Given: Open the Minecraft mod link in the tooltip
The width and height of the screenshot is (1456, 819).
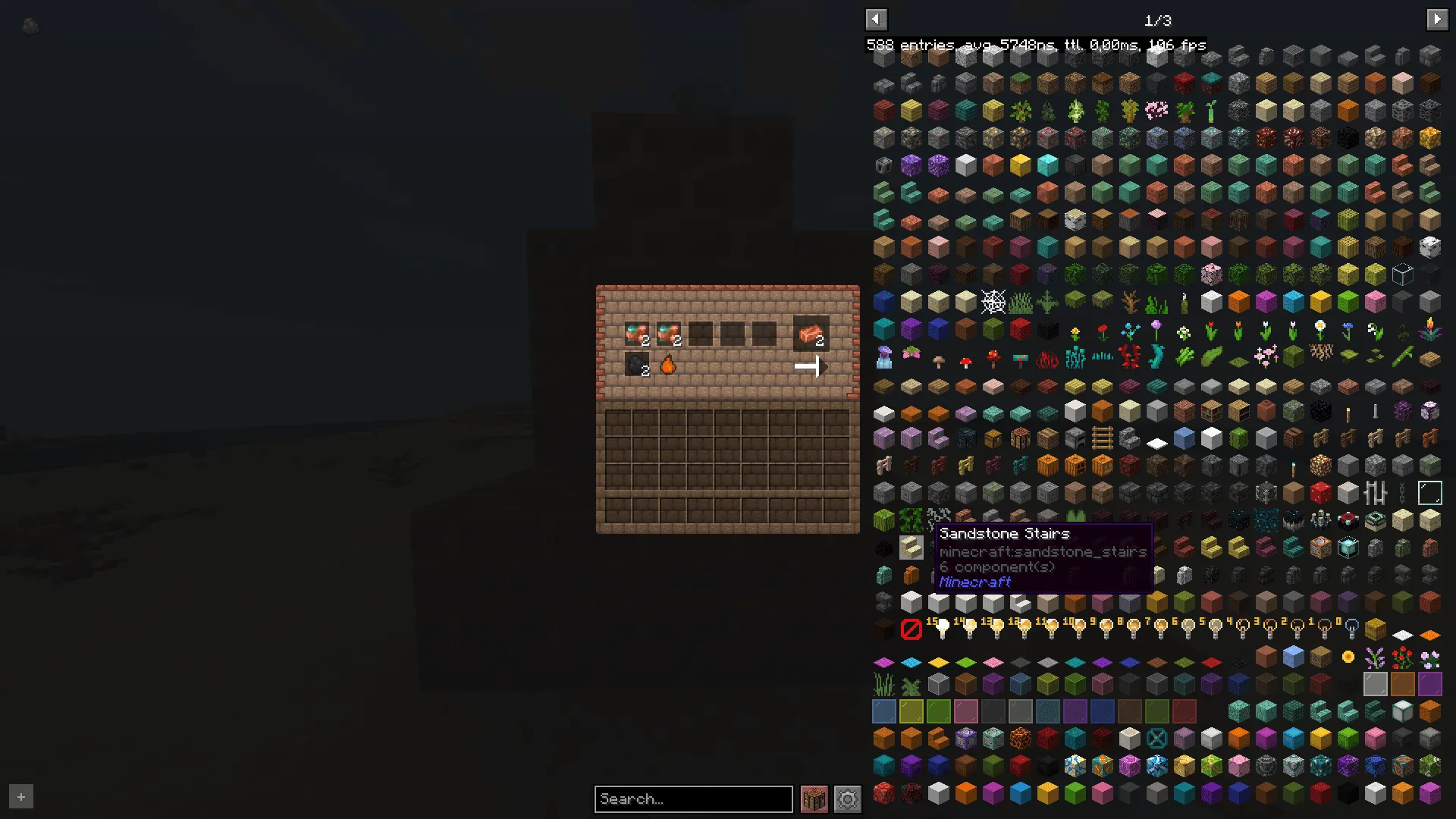Looking at the screenshot, I should click(974, 582).
